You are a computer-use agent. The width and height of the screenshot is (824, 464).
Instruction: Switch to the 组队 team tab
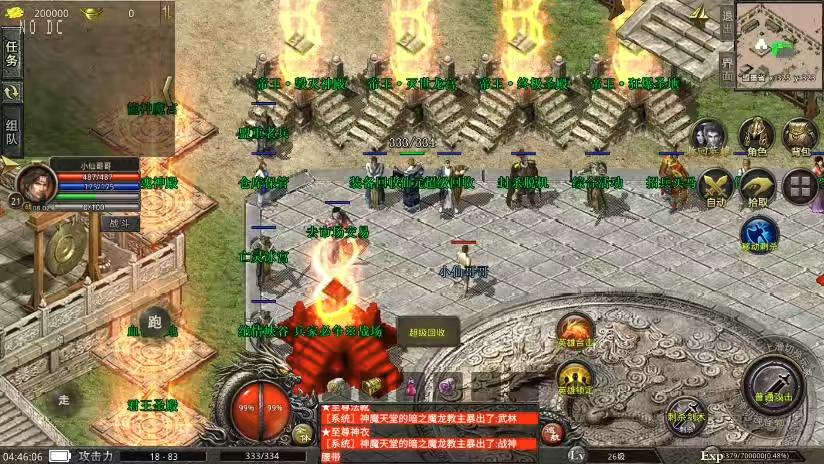tap(12, 132)
